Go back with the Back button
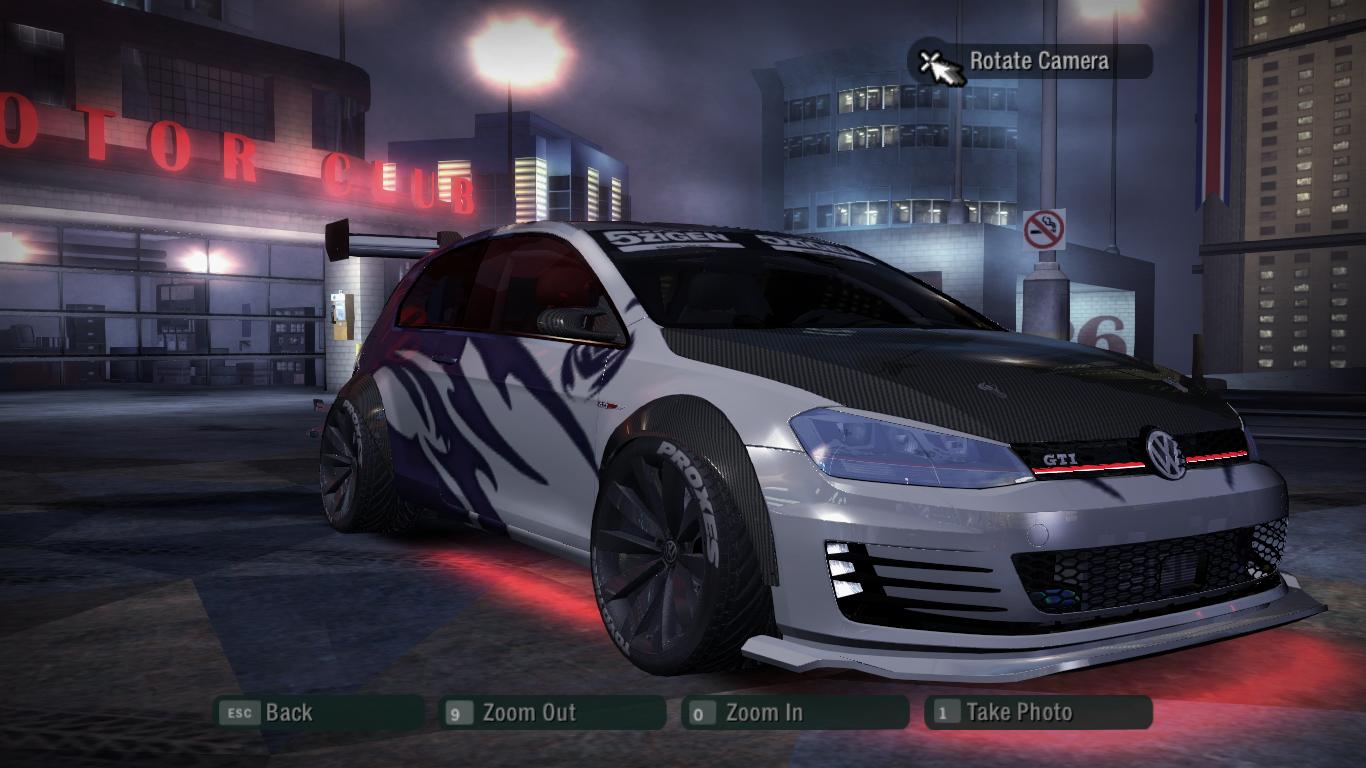 318,713
